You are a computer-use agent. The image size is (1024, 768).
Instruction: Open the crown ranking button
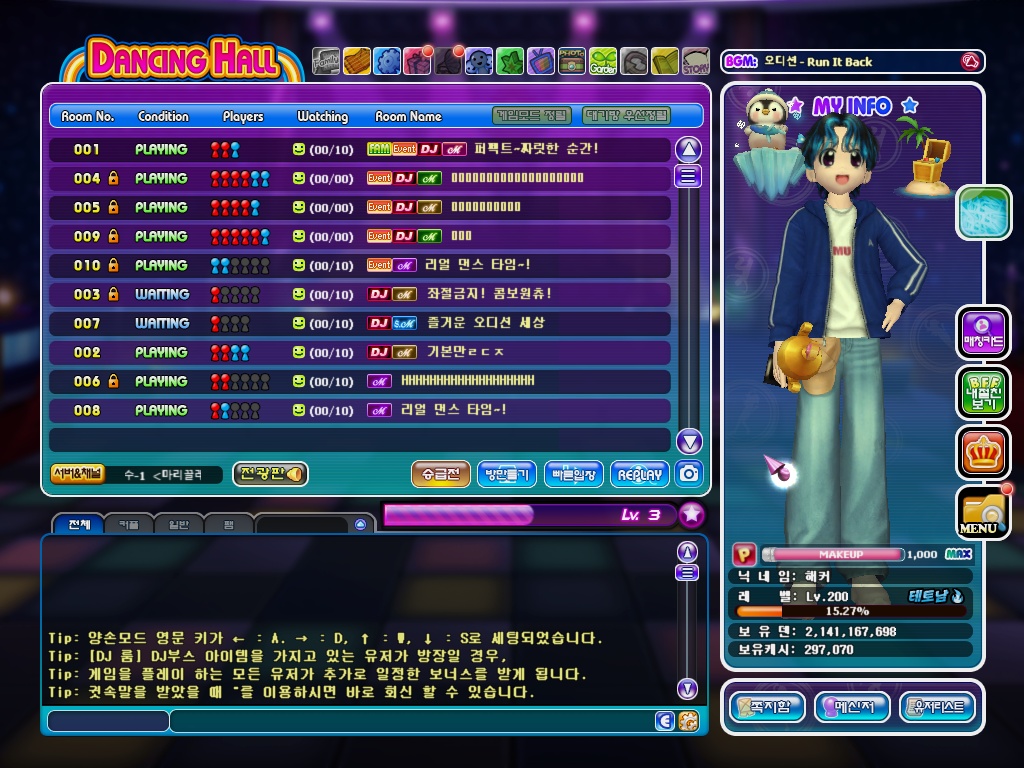pos(983,452)
